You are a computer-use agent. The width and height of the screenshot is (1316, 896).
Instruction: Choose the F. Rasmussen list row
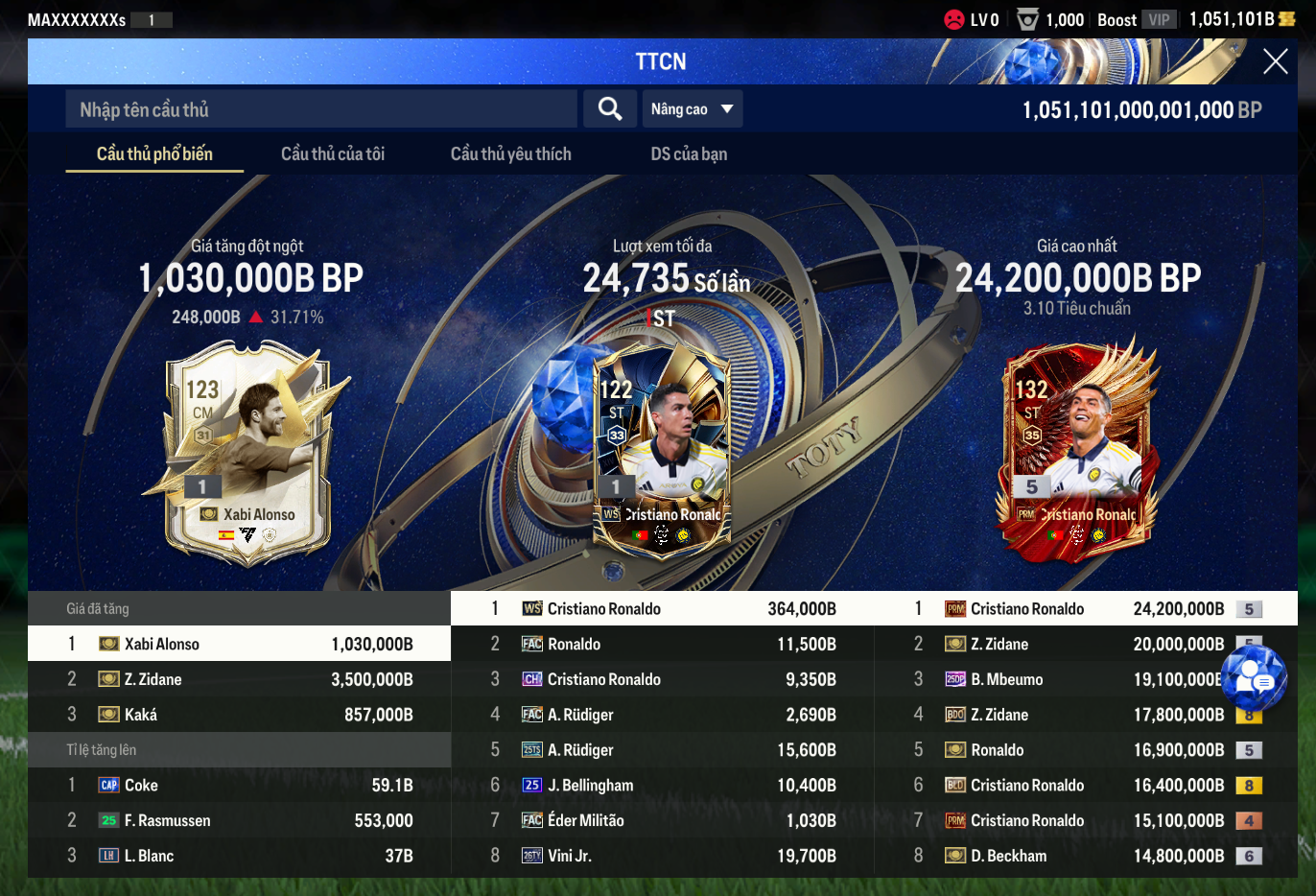tap(240, 820)
